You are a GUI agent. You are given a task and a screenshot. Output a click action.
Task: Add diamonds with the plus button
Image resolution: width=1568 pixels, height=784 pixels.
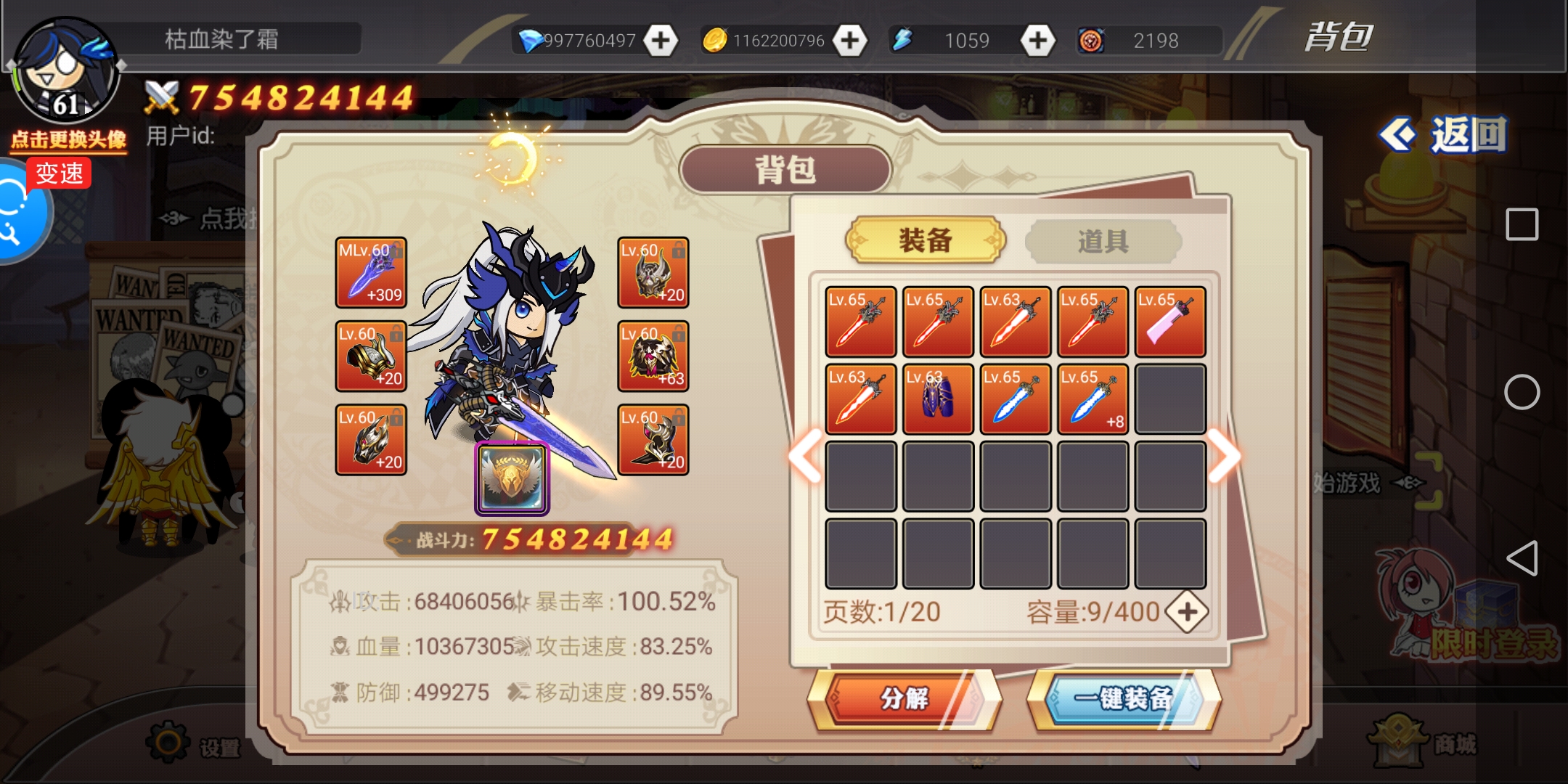coord(661,41)
